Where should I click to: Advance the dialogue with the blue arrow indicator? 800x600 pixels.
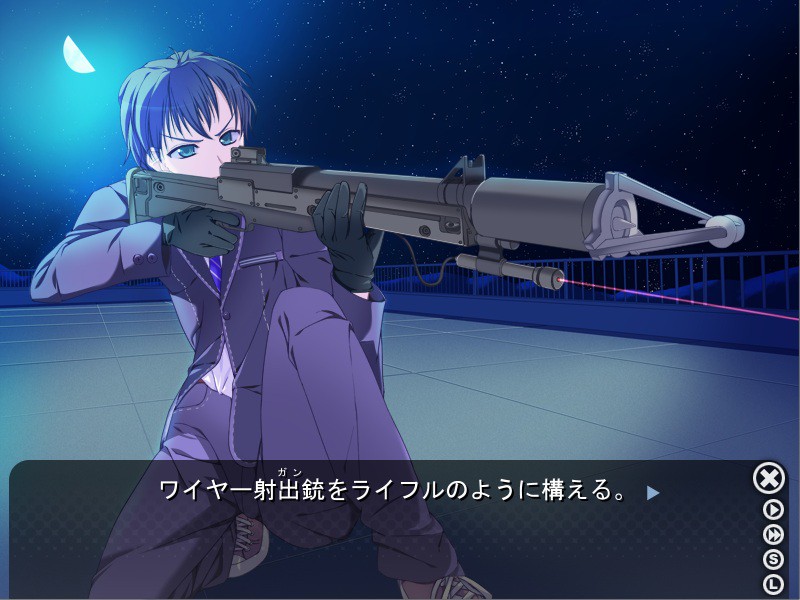tap(653, 492)
